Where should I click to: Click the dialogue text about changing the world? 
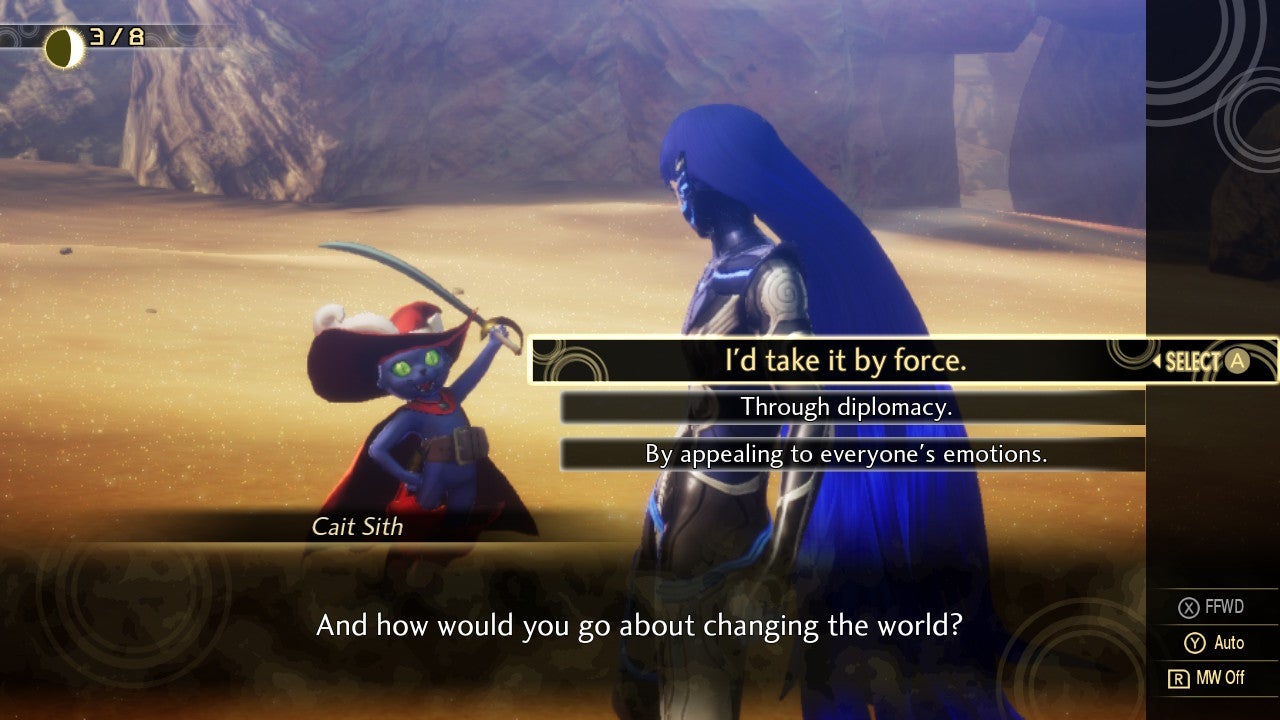640,625
